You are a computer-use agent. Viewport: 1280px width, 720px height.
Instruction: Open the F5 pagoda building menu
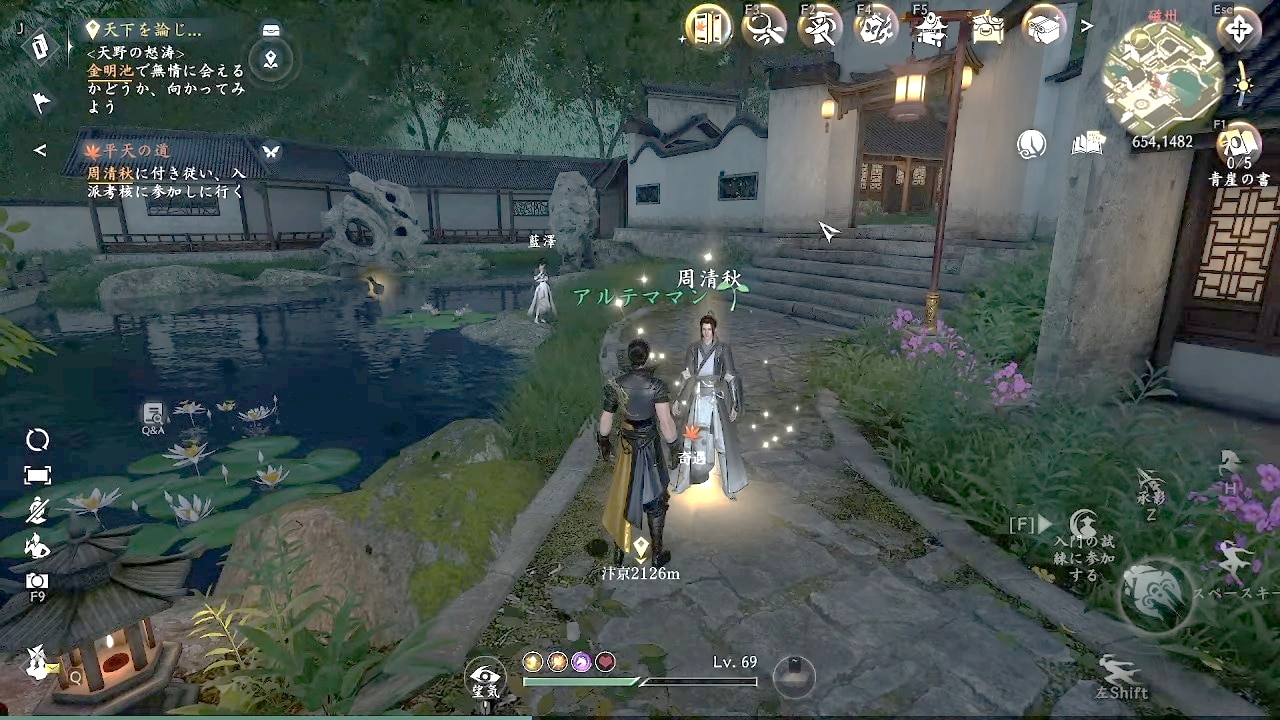[x=931, y=29]
